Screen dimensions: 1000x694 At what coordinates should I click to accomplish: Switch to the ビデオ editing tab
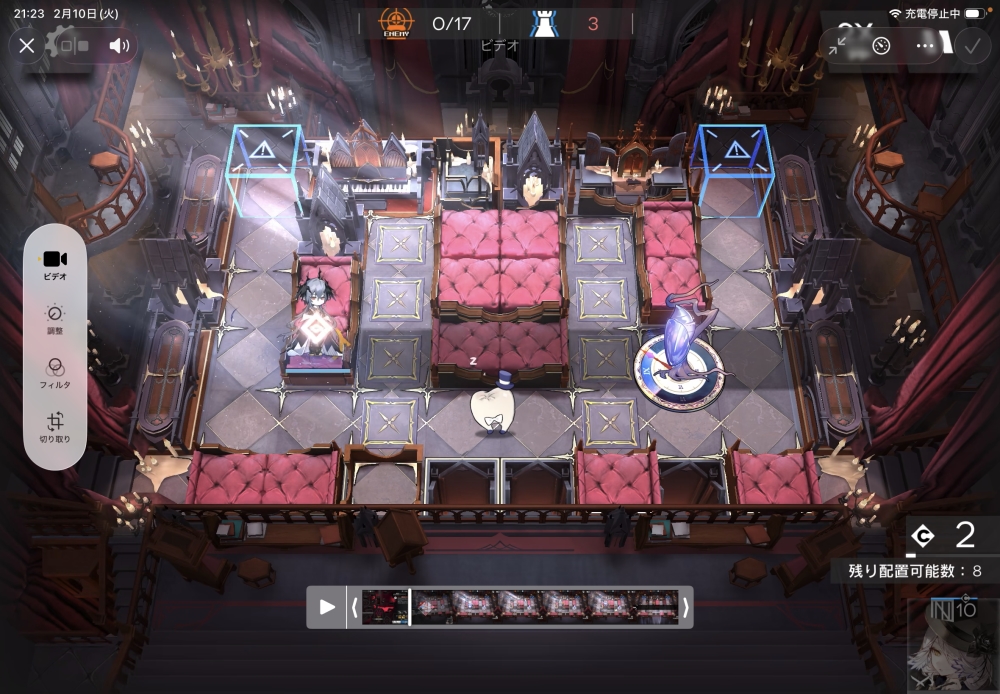[x=55, y=264]
